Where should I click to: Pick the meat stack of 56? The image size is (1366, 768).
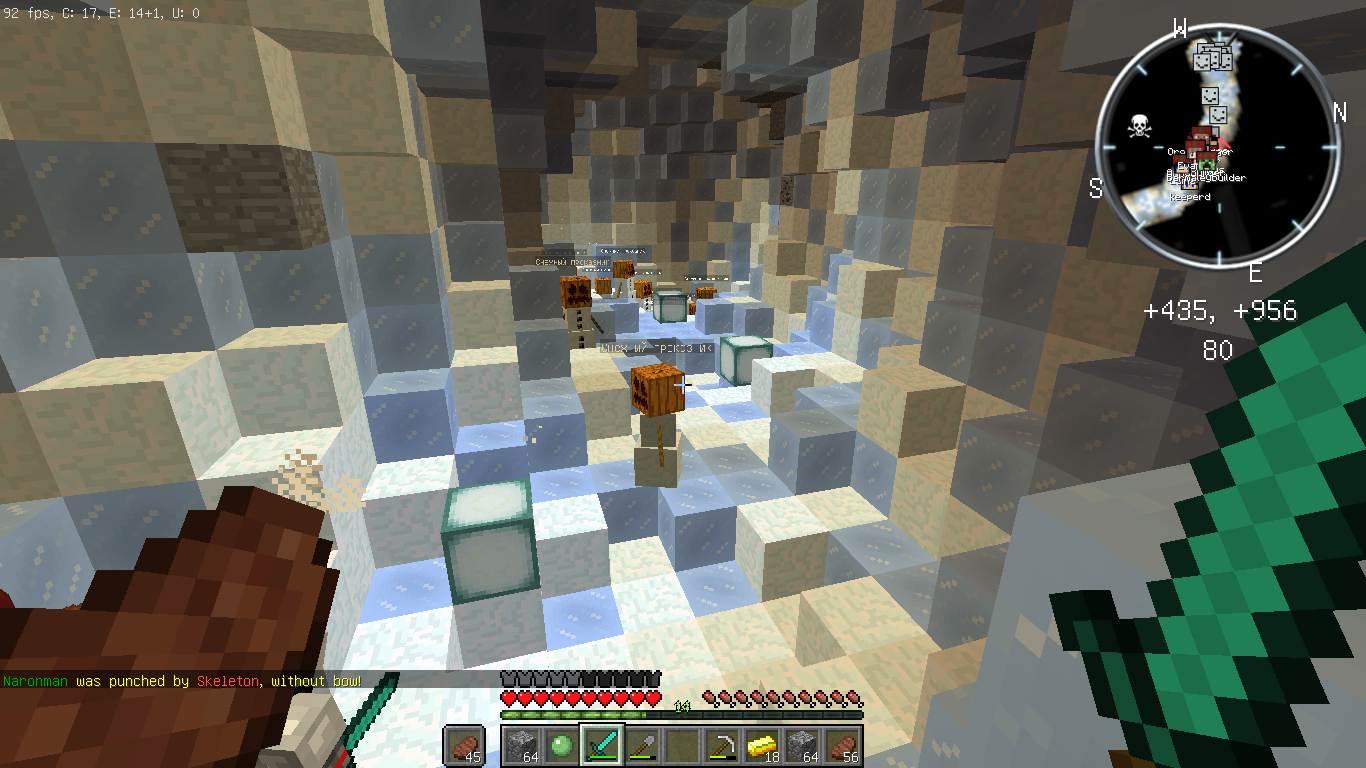842,745
